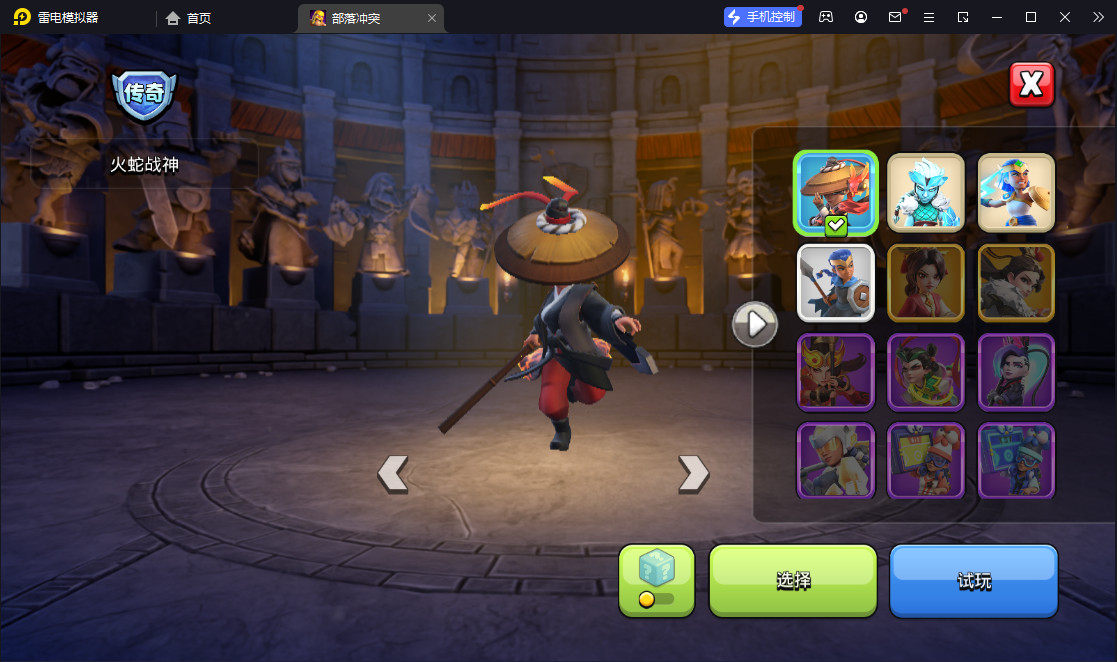Select the locked teal ponytail skin
1117x662 pixels.
[1016, 372]
